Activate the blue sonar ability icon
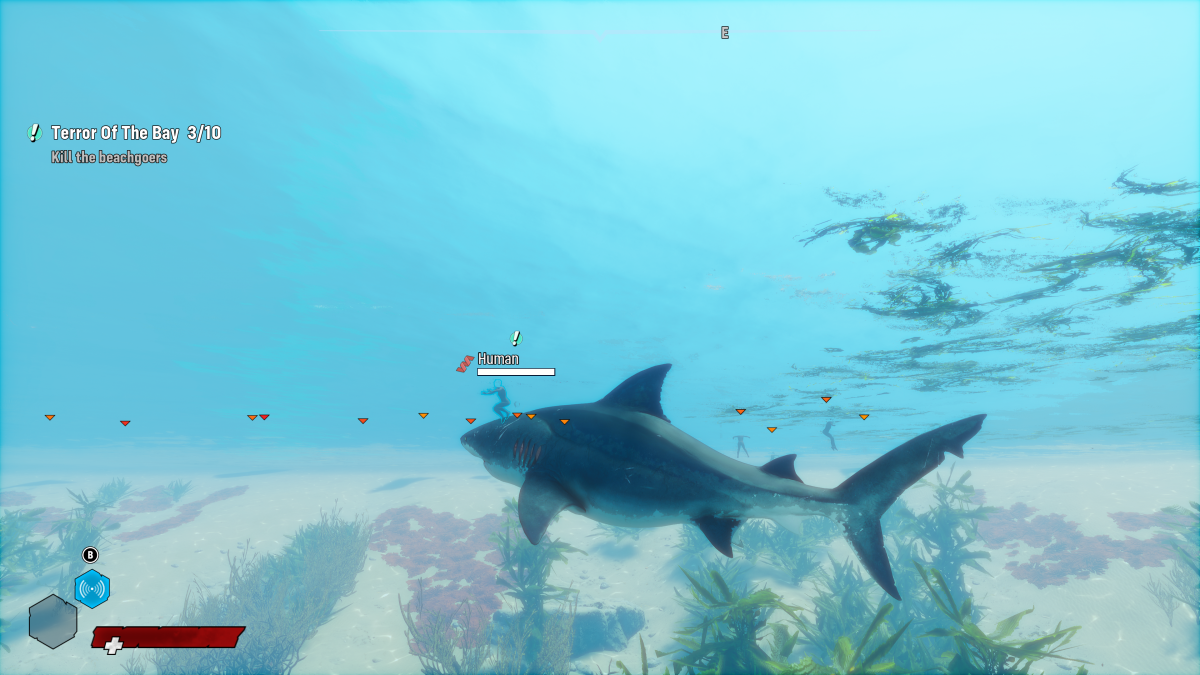This screenshot has width=1200, height=675. pos(92,589)
